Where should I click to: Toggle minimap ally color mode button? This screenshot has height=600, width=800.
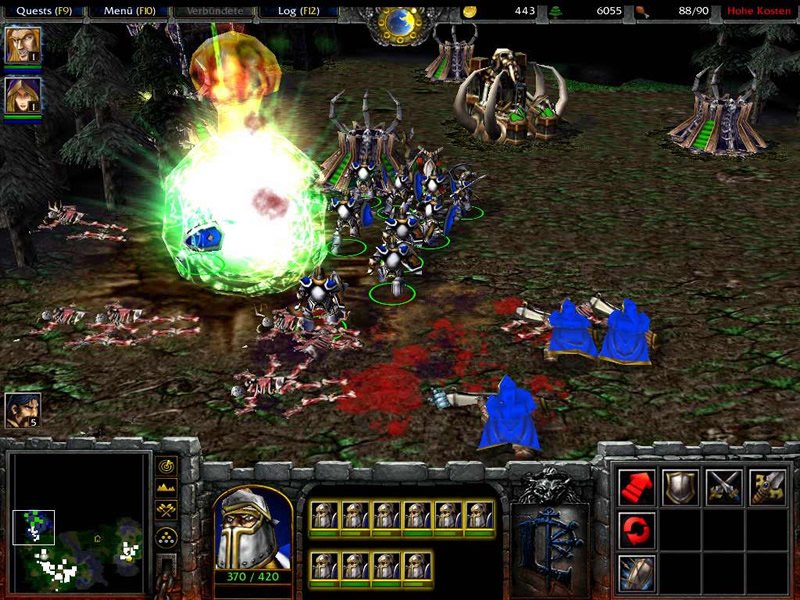click(x=166, y=513)
